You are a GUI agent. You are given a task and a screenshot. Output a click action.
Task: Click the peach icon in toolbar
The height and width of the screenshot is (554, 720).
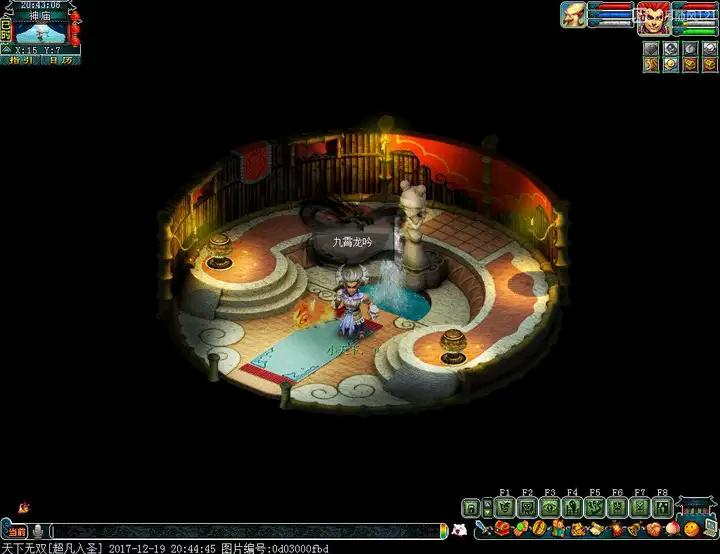tap(673, 528)
